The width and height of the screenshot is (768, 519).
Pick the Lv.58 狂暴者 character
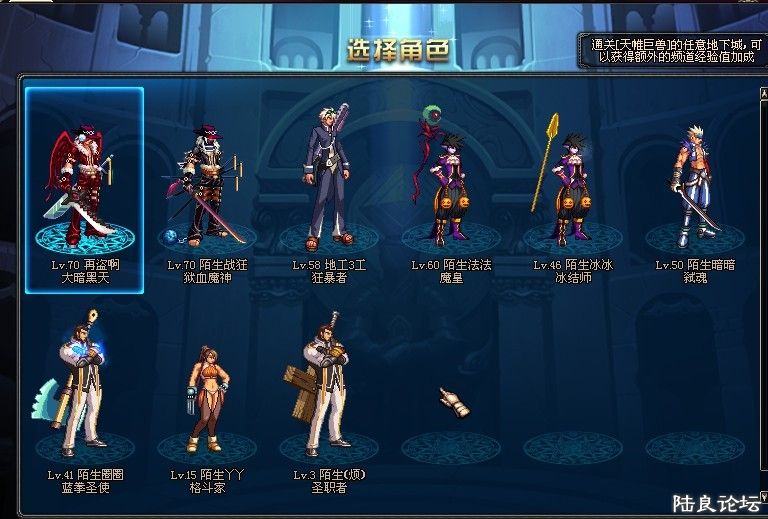tap(328, 180)
